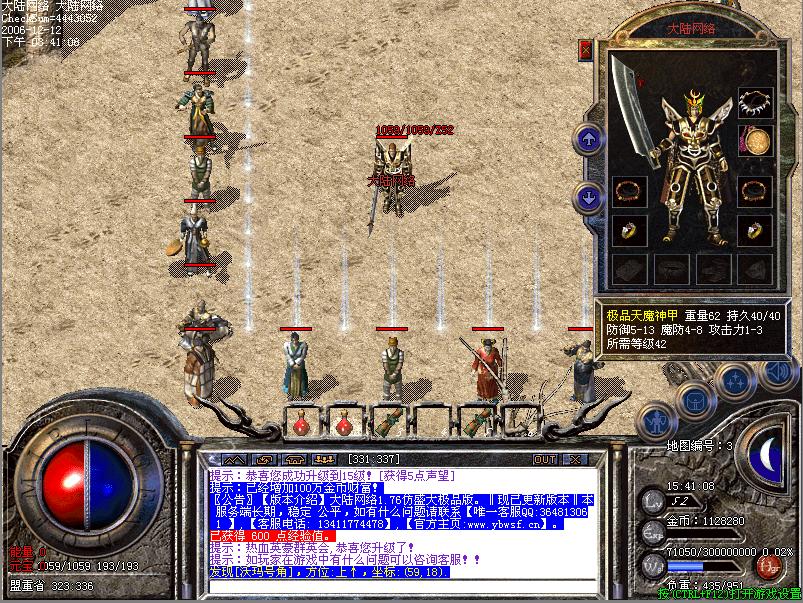
Task: Open the skills round button with stars
Action: [736, 380]
